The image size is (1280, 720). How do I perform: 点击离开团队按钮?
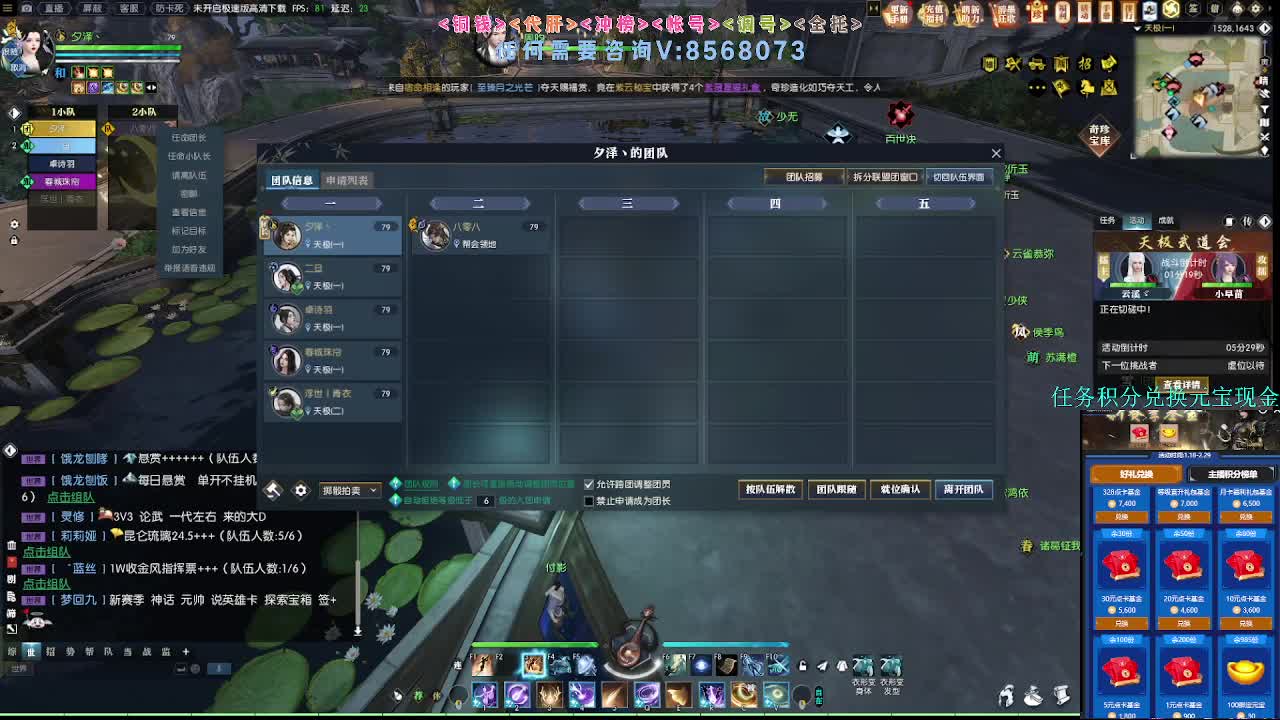click(x=964, y=490)
